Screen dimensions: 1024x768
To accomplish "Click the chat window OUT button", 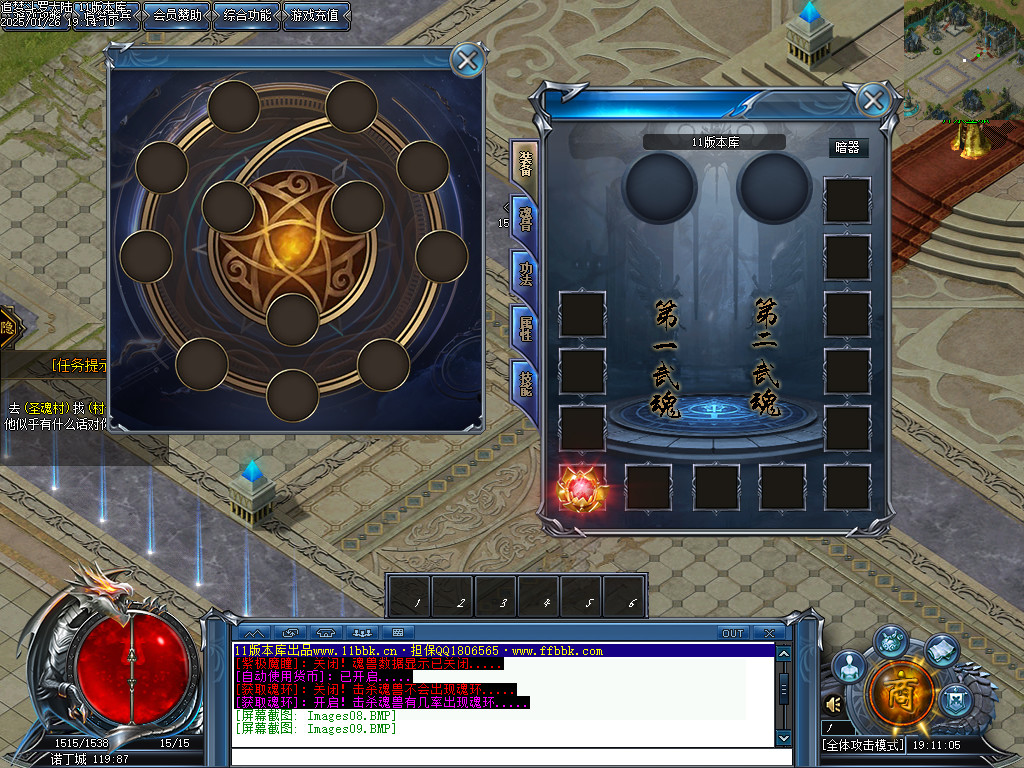I will (x=733, y=633).
